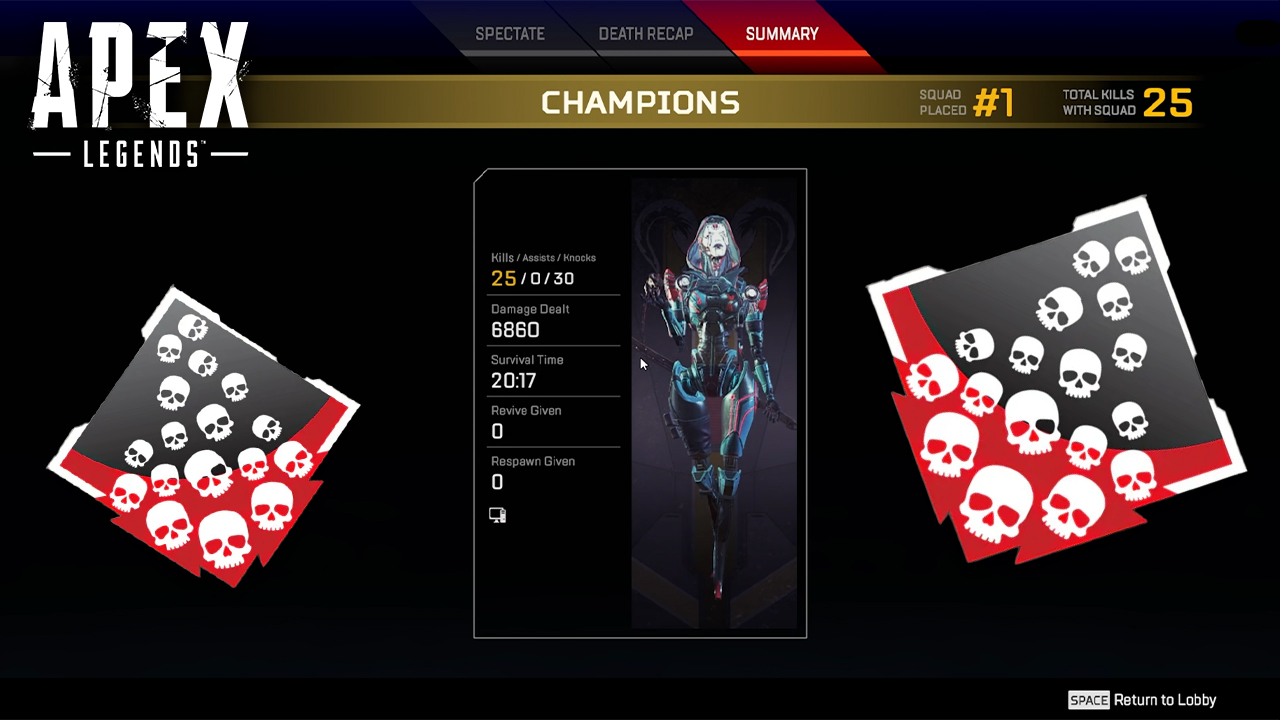This screenshot has width=1280, height=720.
Task: Click the Apex Legends logo
Action: [x=140, y=85]
